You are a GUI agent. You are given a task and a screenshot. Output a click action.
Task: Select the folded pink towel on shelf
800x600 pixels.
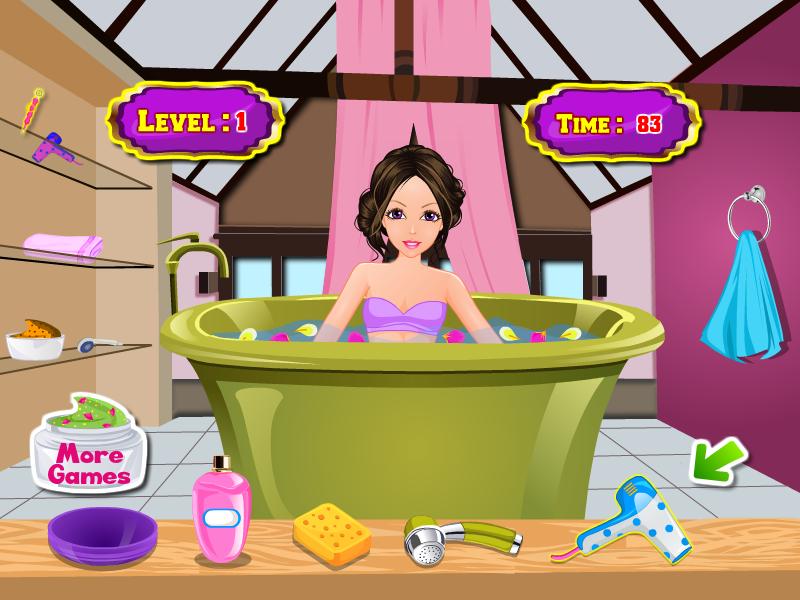[64, 245]
